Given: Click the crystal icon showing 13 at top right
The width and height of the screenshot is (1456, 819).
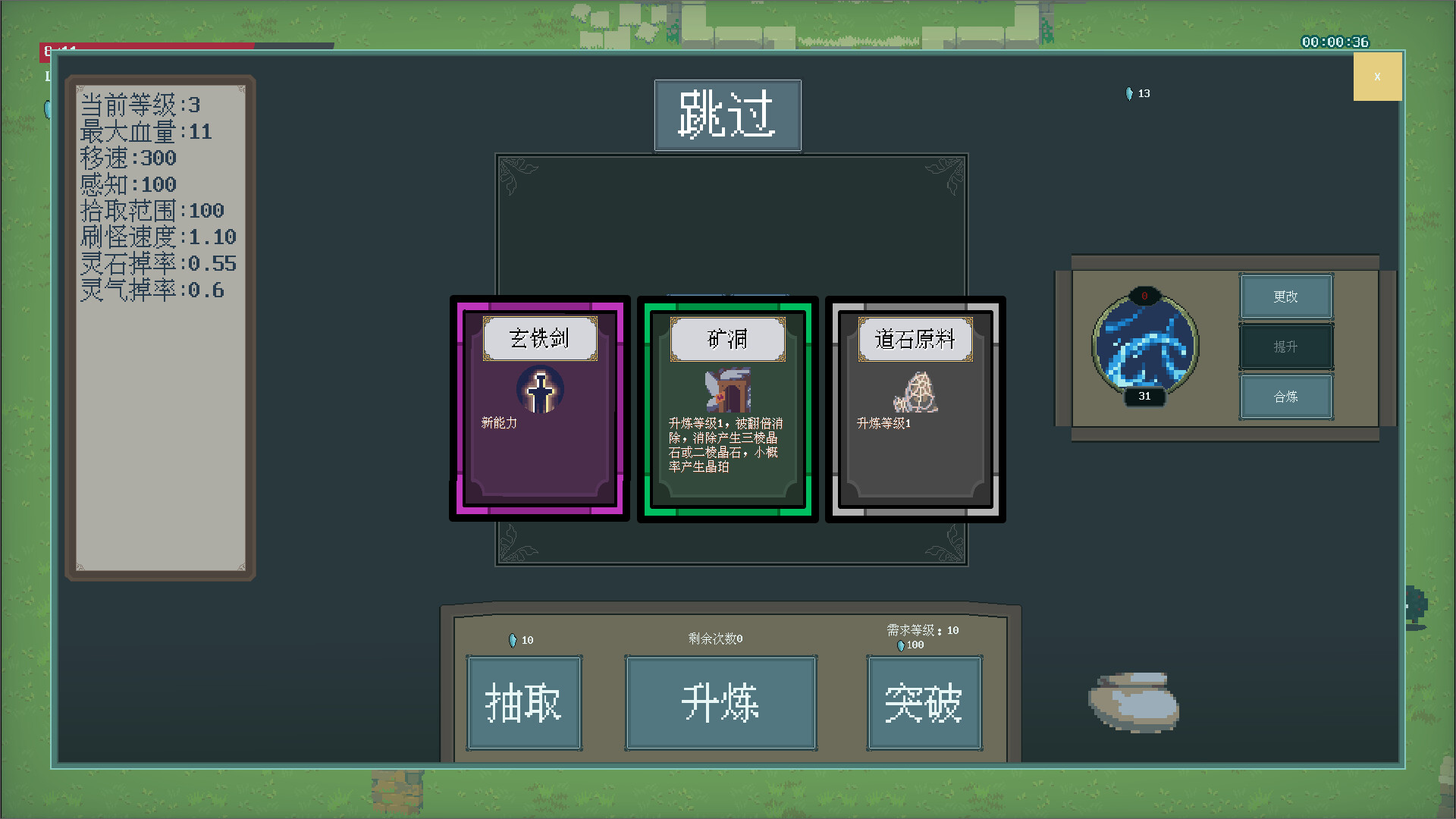Looking at the screenshot, I should tap(1128, 93).
